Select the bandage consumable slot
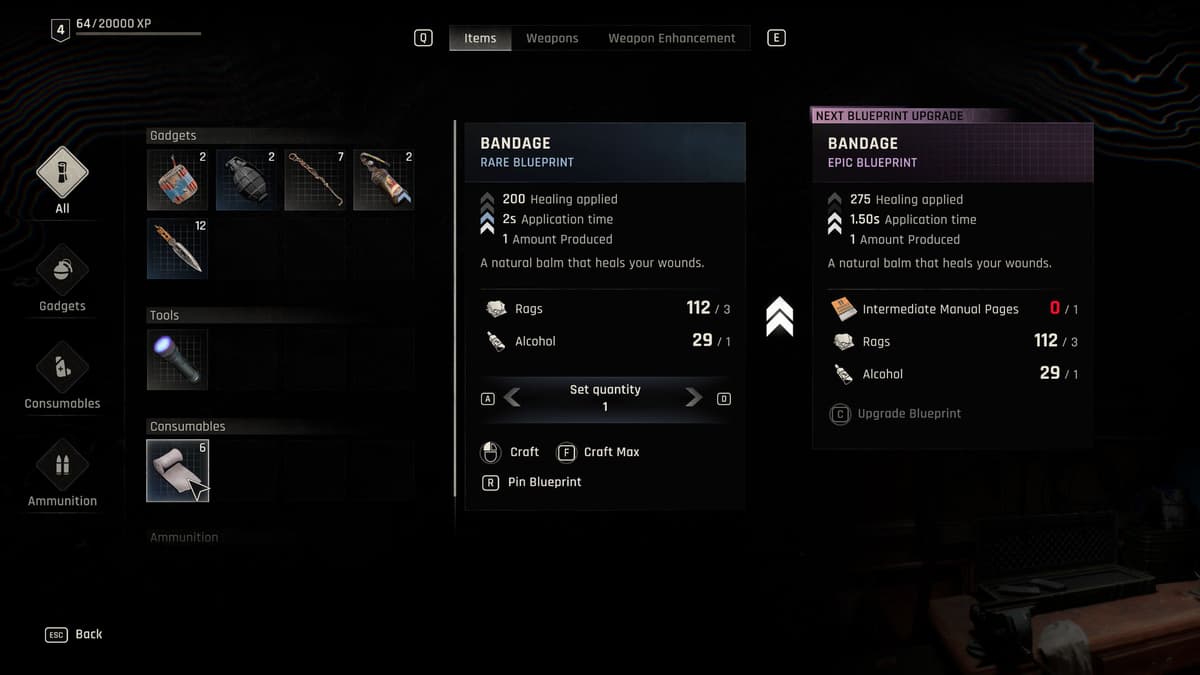Image resolution: width=1200 pixels, height=675 pixels. [x=177, y=470]
